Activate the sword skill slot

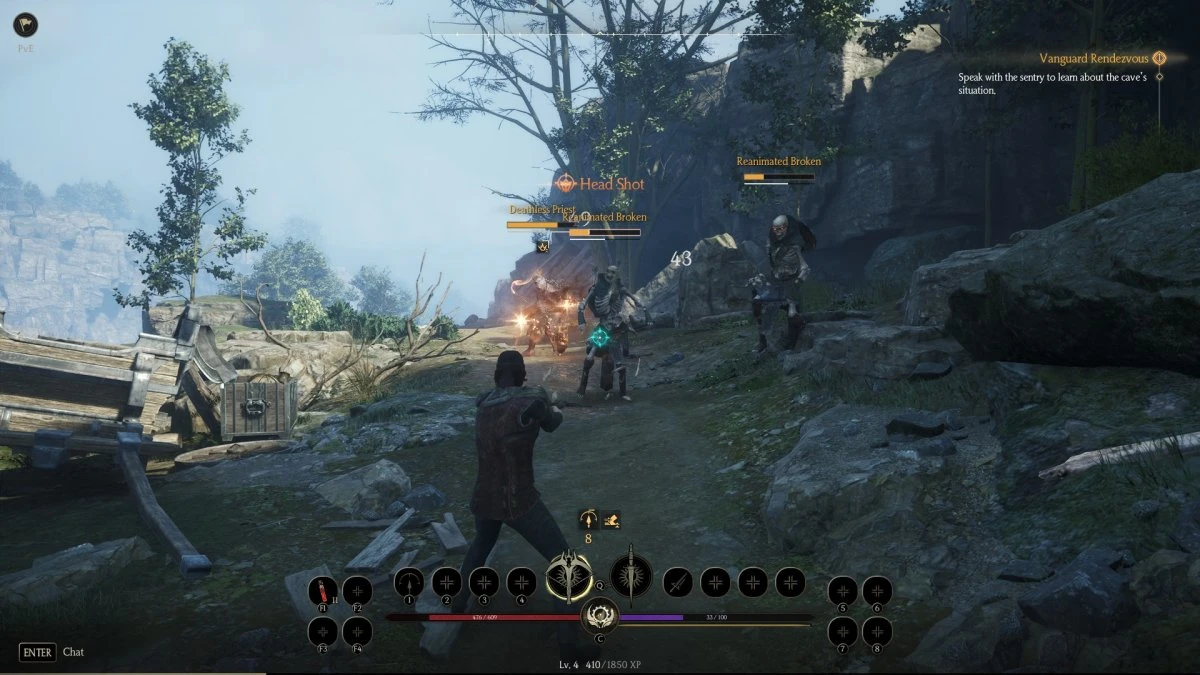click(x=677, y=581)
